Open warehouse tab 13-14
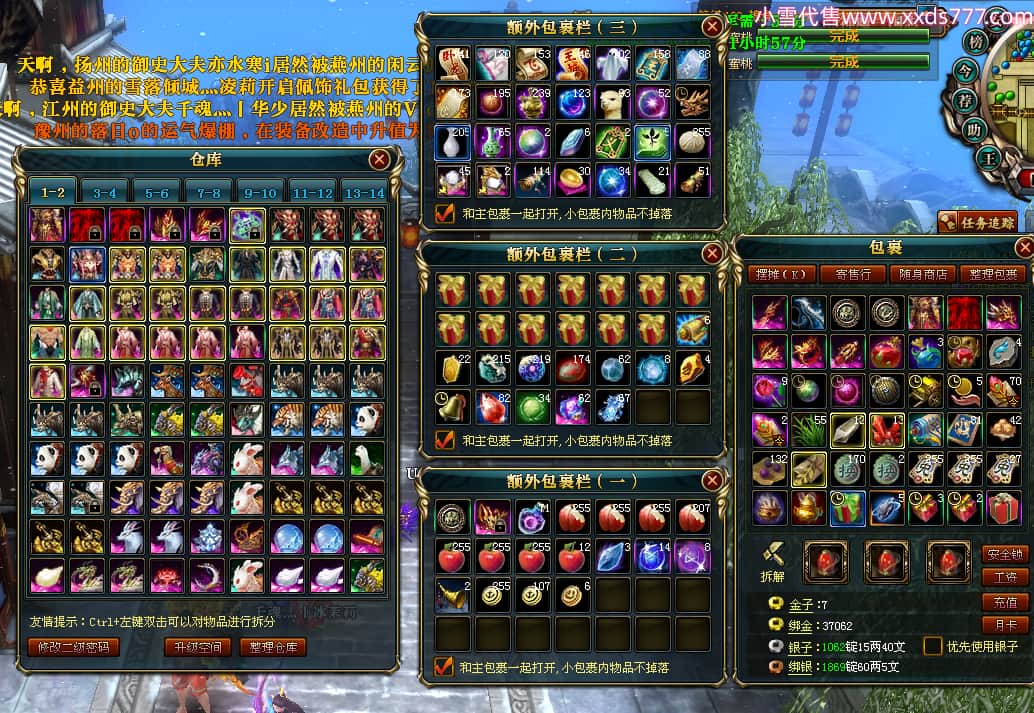 (x=362, y=192)
